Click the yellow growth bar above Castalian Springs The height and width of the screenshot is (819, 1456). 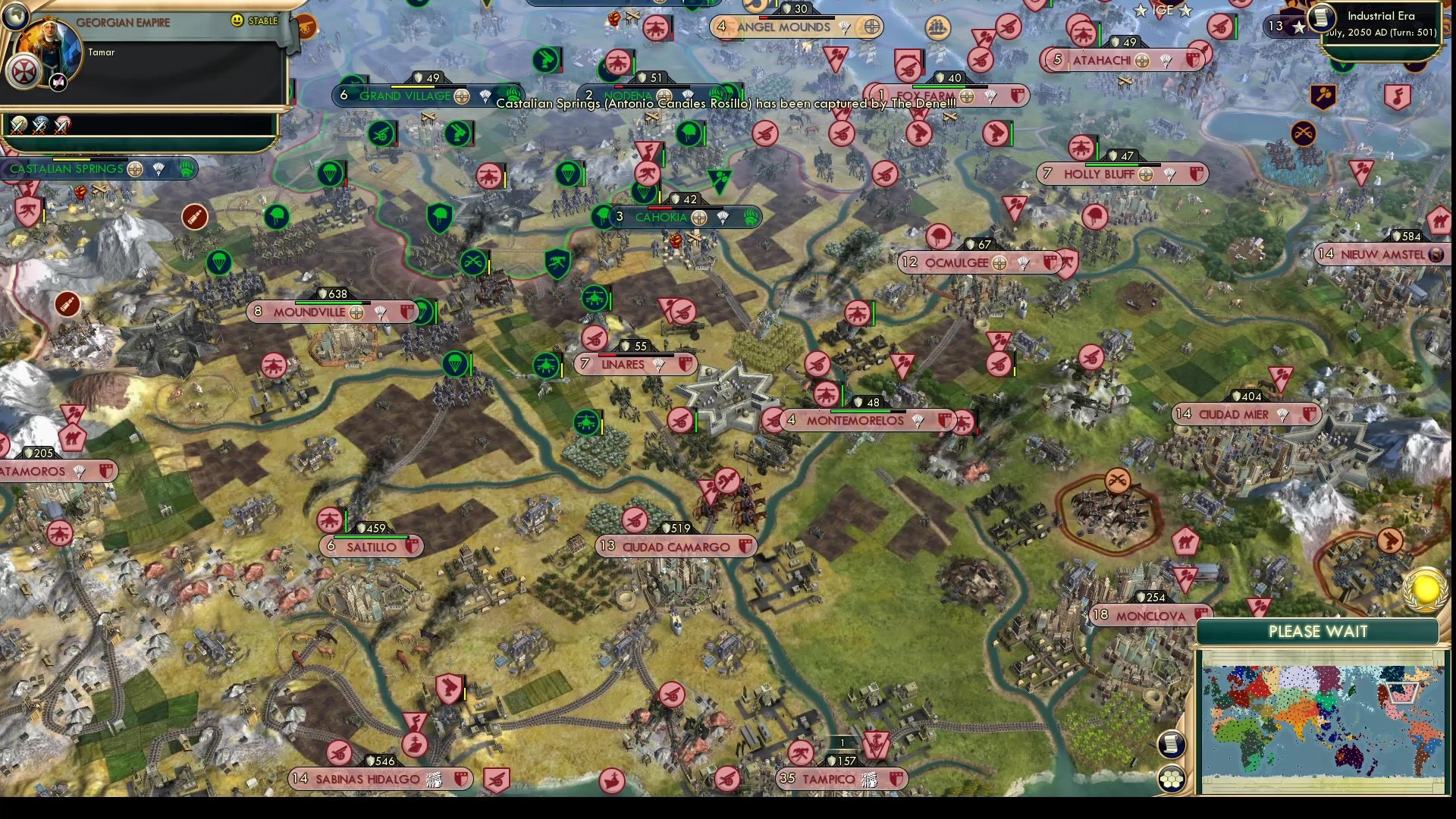[72, 160]
